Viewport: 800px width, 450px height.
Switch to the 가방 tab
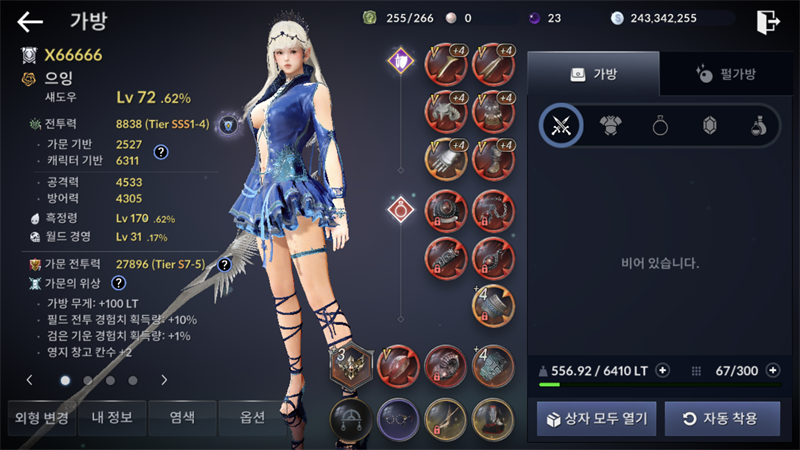[x=593, y=74]
